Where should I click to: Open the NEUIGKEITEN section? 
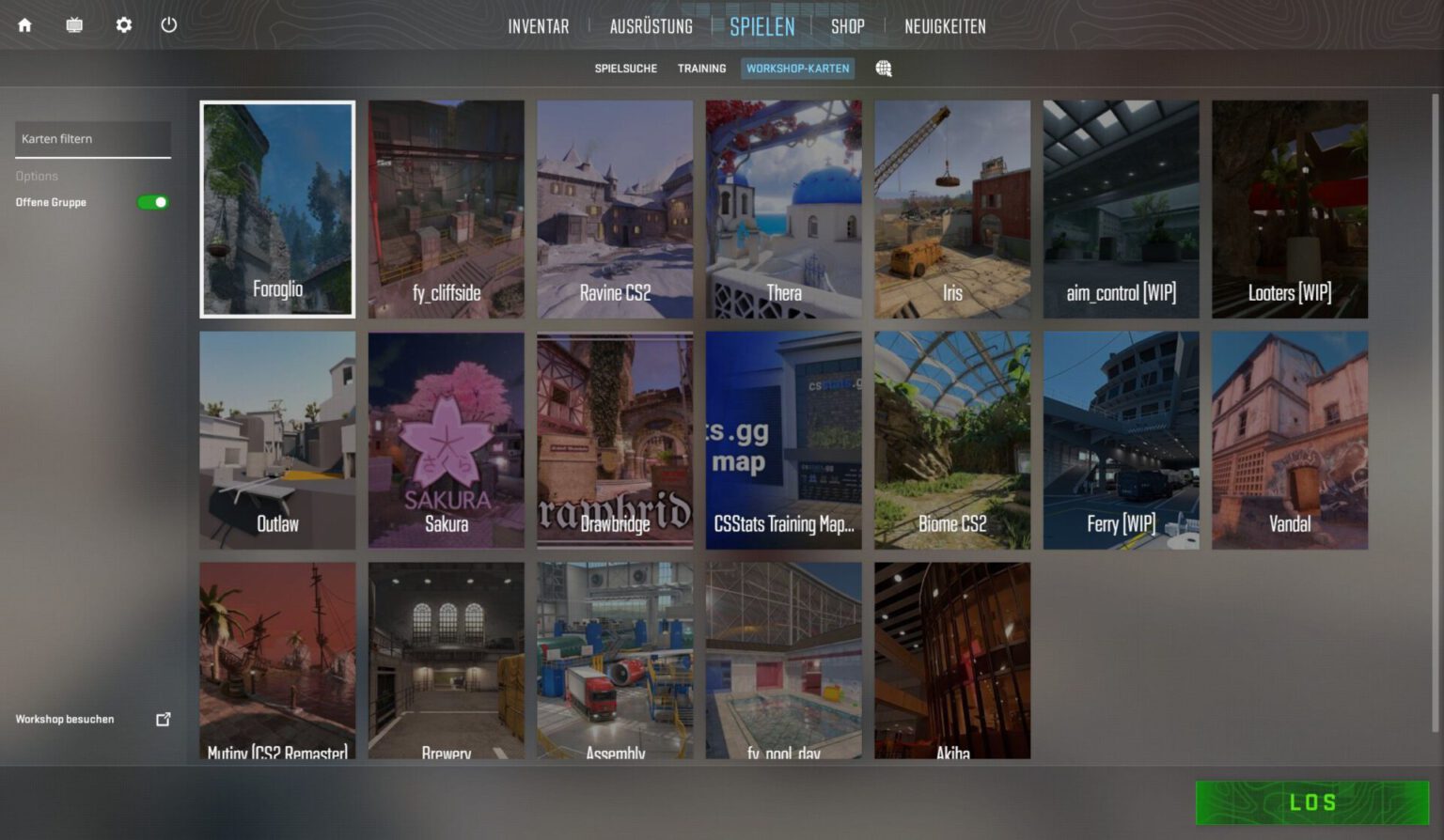coord(944,26)
